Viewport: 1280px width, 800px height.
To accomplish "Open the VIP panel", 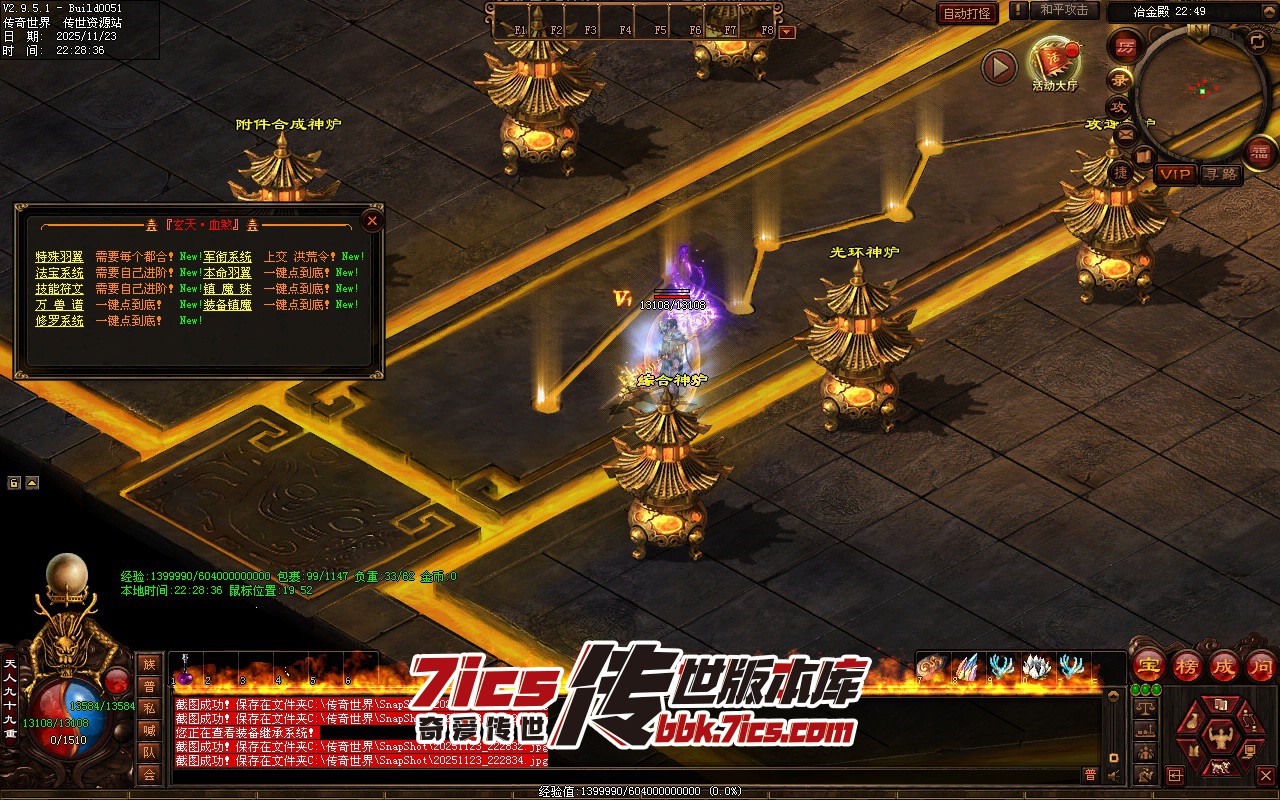I will point(1175,174).
